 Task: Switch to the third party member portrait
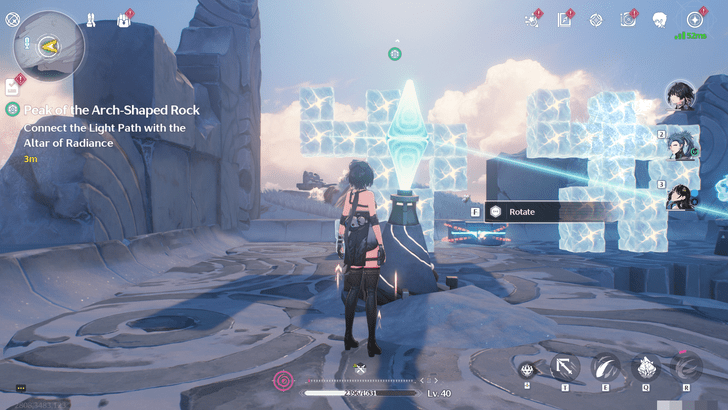click(685, 192)
